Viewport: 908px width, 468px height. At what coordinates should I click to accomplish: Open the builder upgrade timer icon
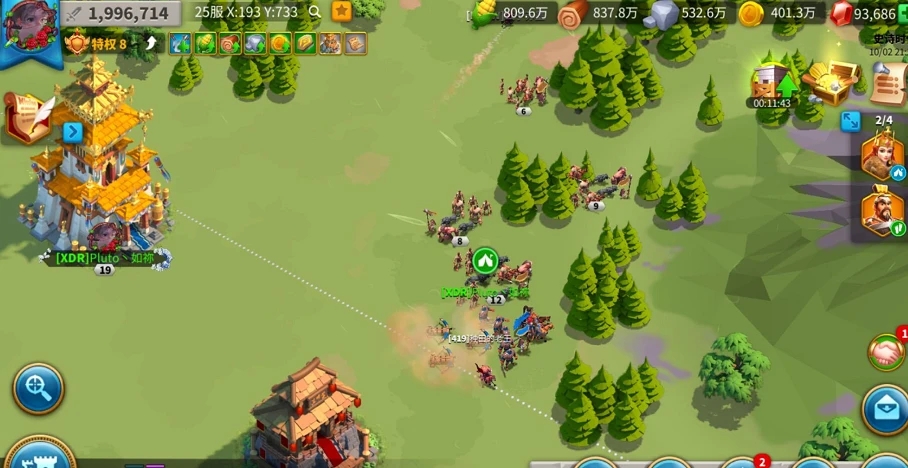772,82
